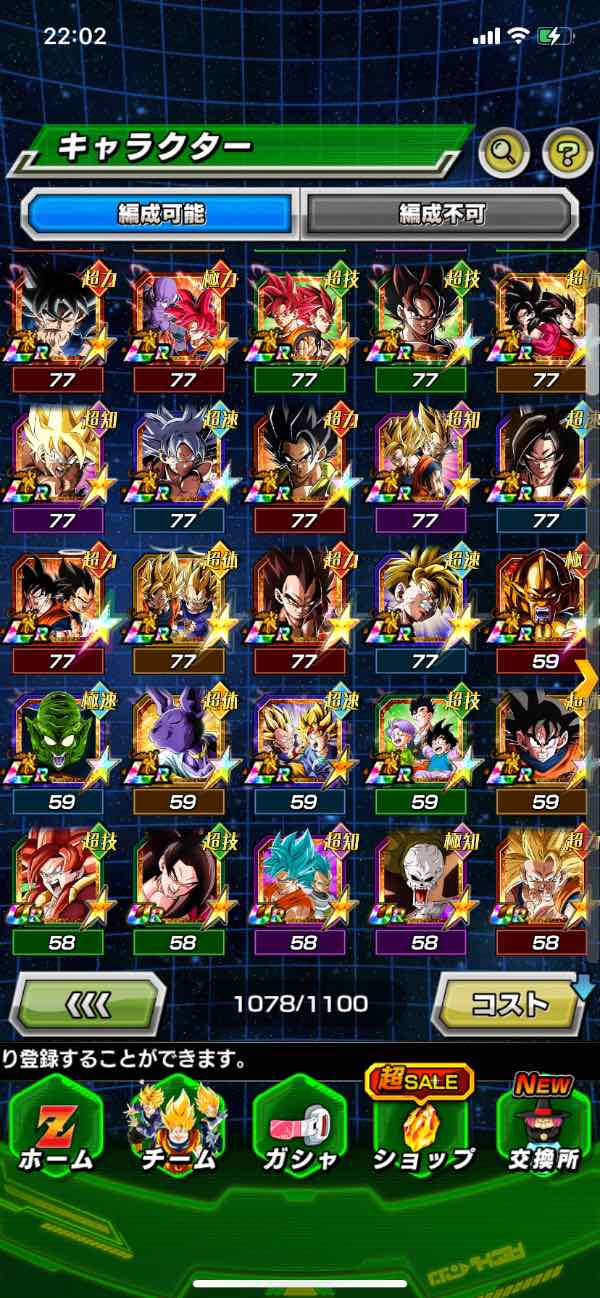
Task: Select the silver-haired Ultra Instinct Goku card
Action: tap(182, 457)
